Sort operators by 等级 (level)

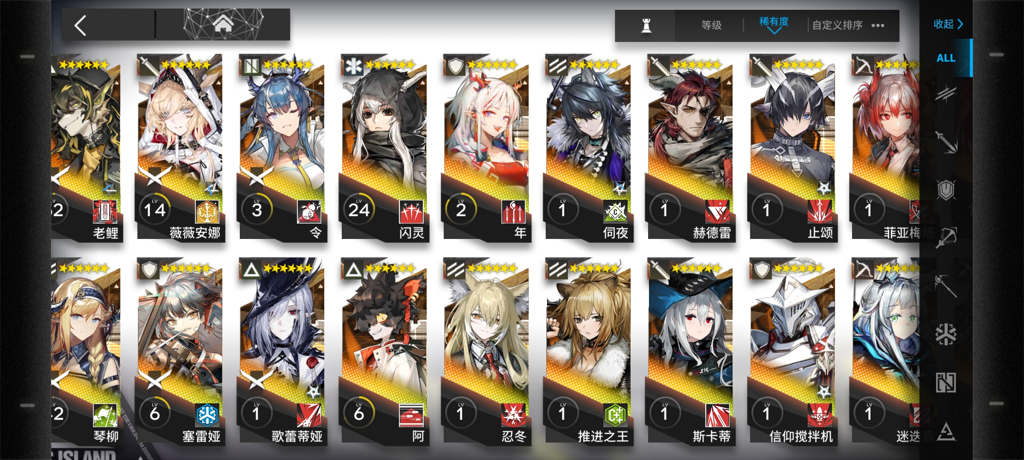coord(711,25)
